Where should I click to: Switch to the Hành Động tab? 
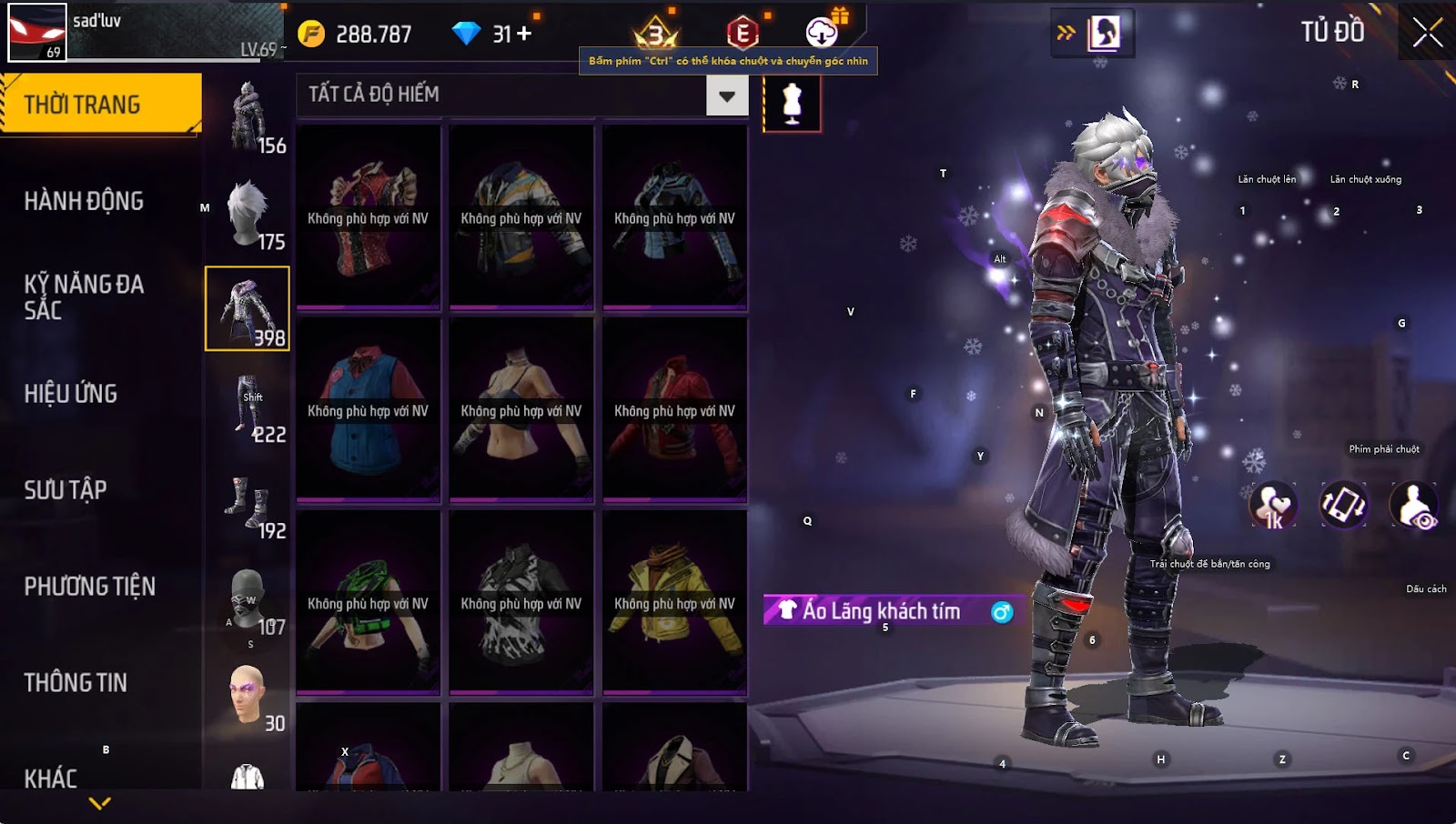point(84,201)
